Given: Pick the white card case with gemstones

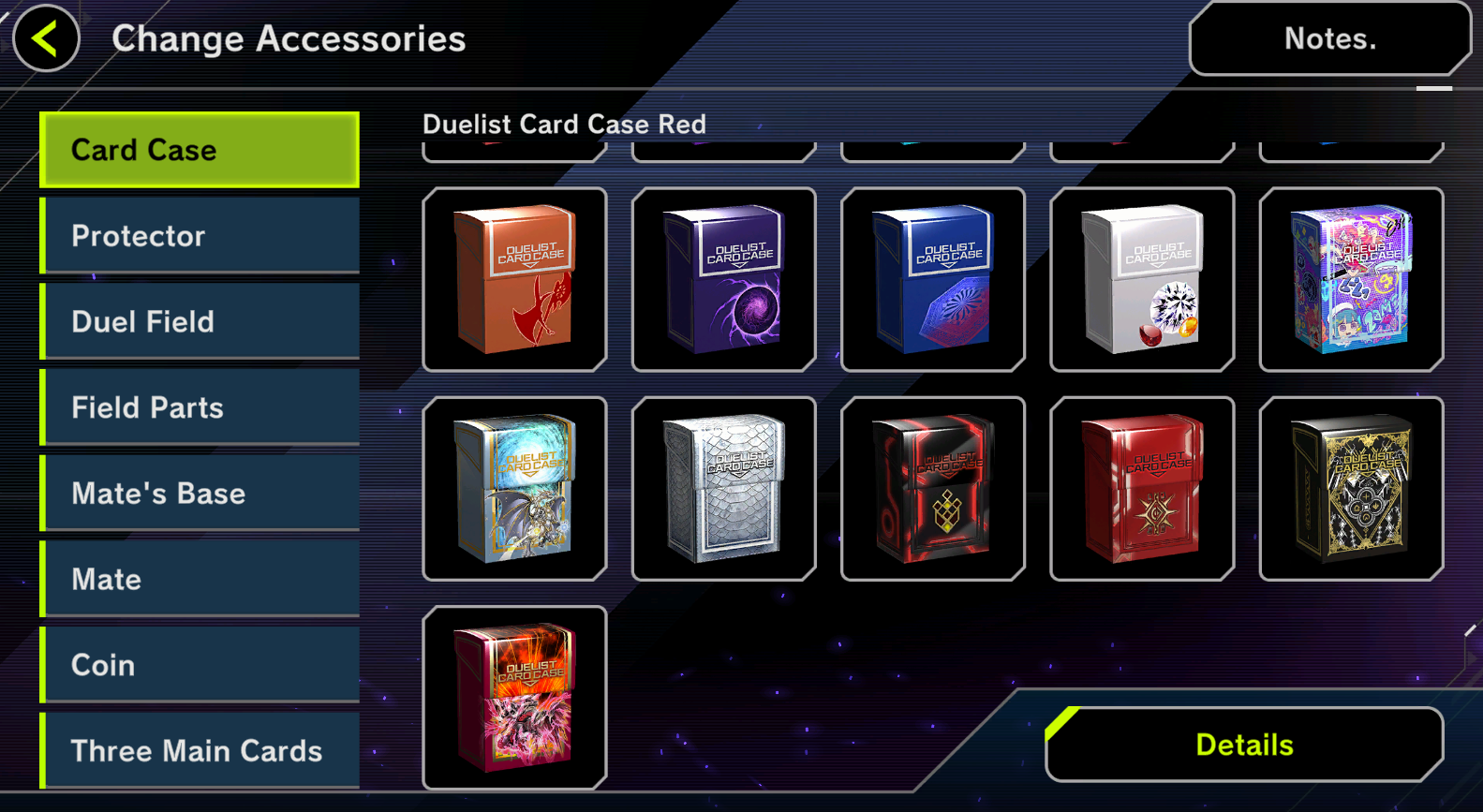Looking at the screenshot, I should pos(1142,279).
